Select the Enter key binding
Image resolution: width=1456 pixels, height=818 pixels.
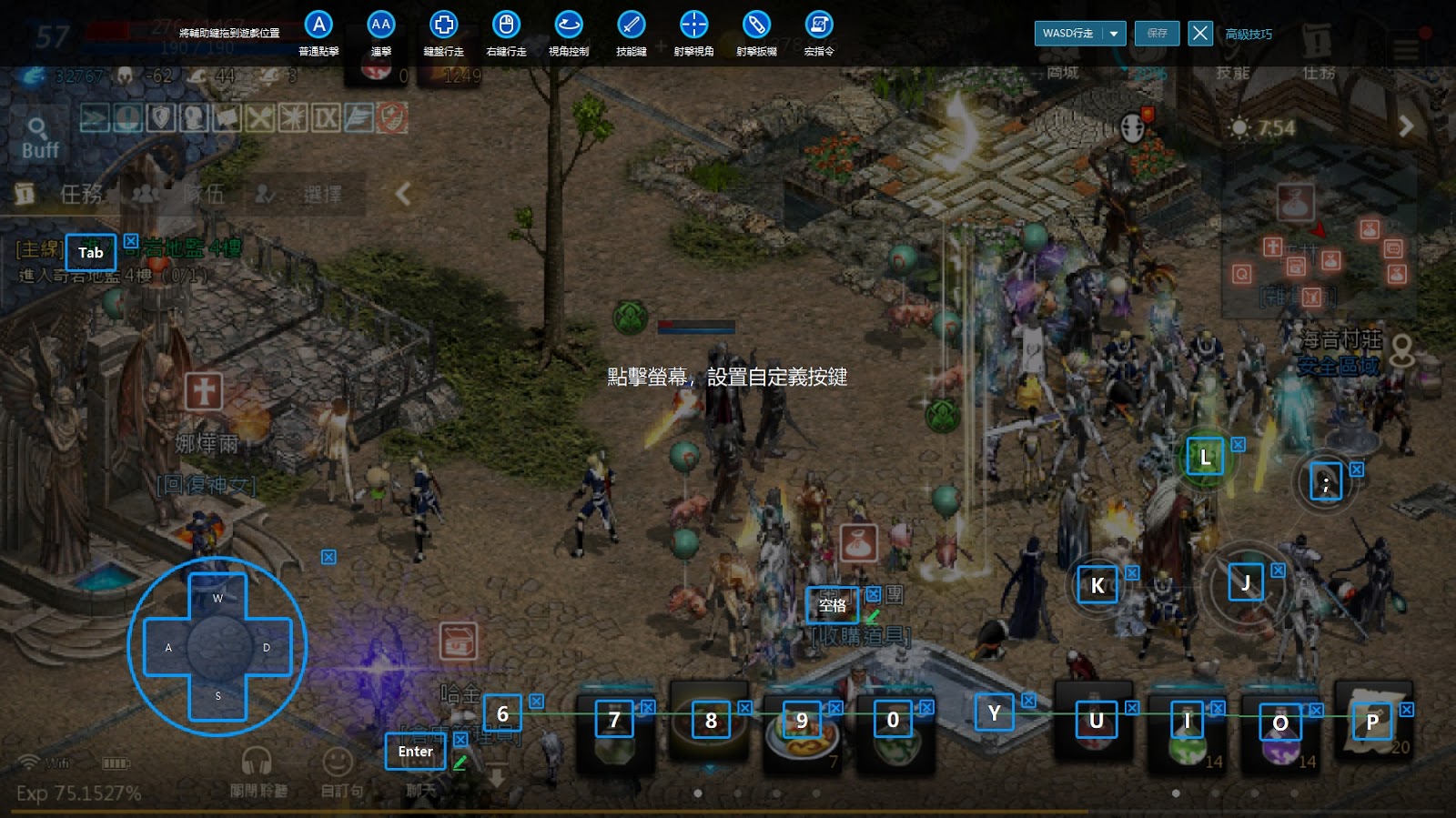click(x=415, y=752)
